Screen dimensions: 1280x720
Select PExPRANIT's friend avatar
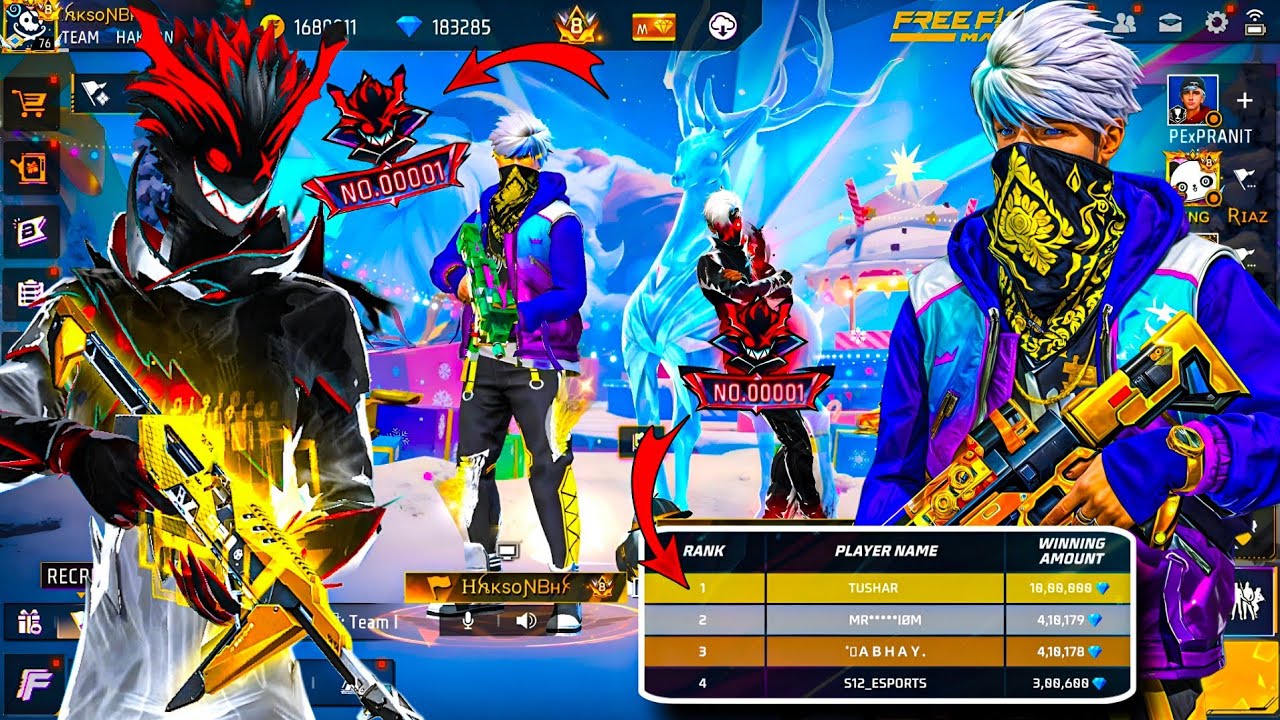click(1193, 101)
